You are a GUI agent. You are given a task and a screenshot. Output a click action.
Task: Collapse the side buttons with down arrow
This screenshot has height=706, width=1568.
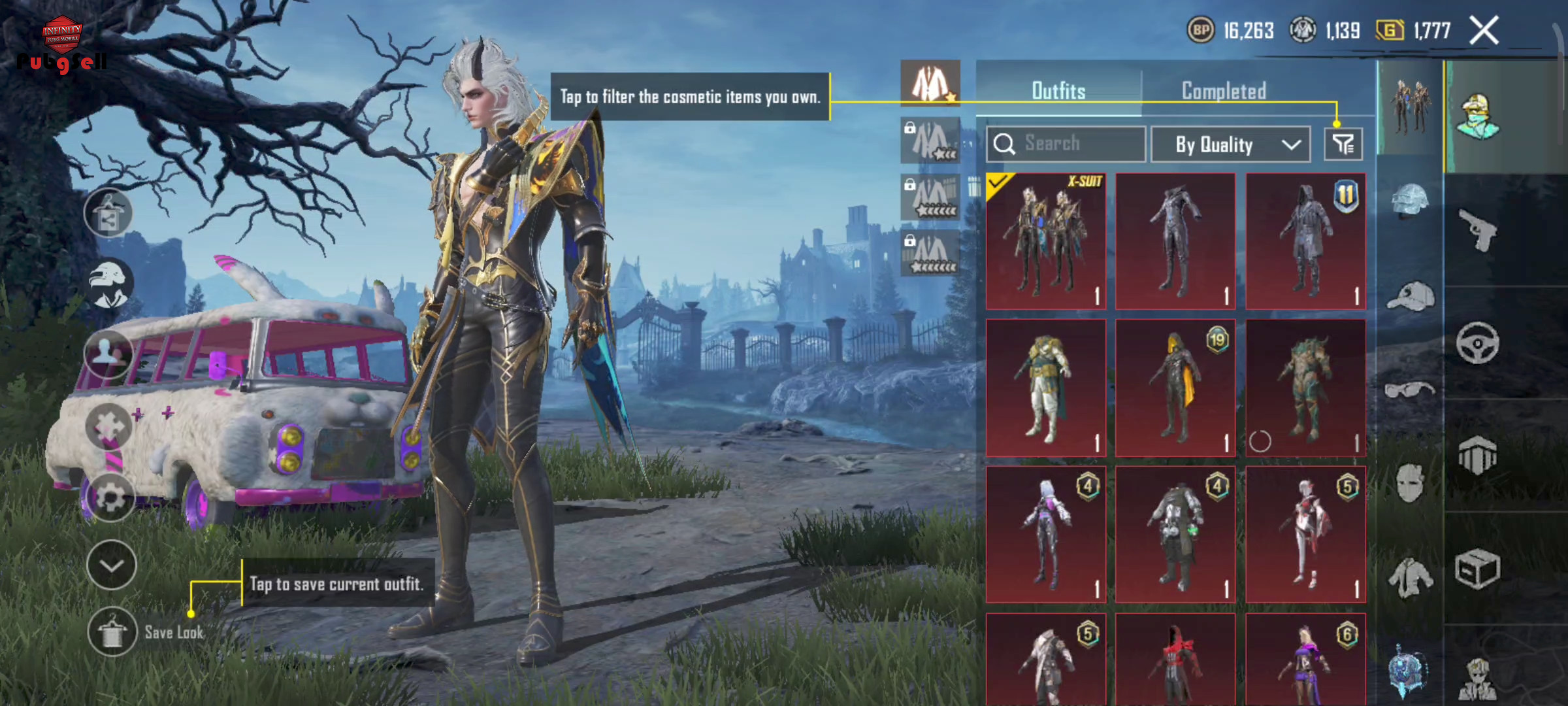coord(112,565)
